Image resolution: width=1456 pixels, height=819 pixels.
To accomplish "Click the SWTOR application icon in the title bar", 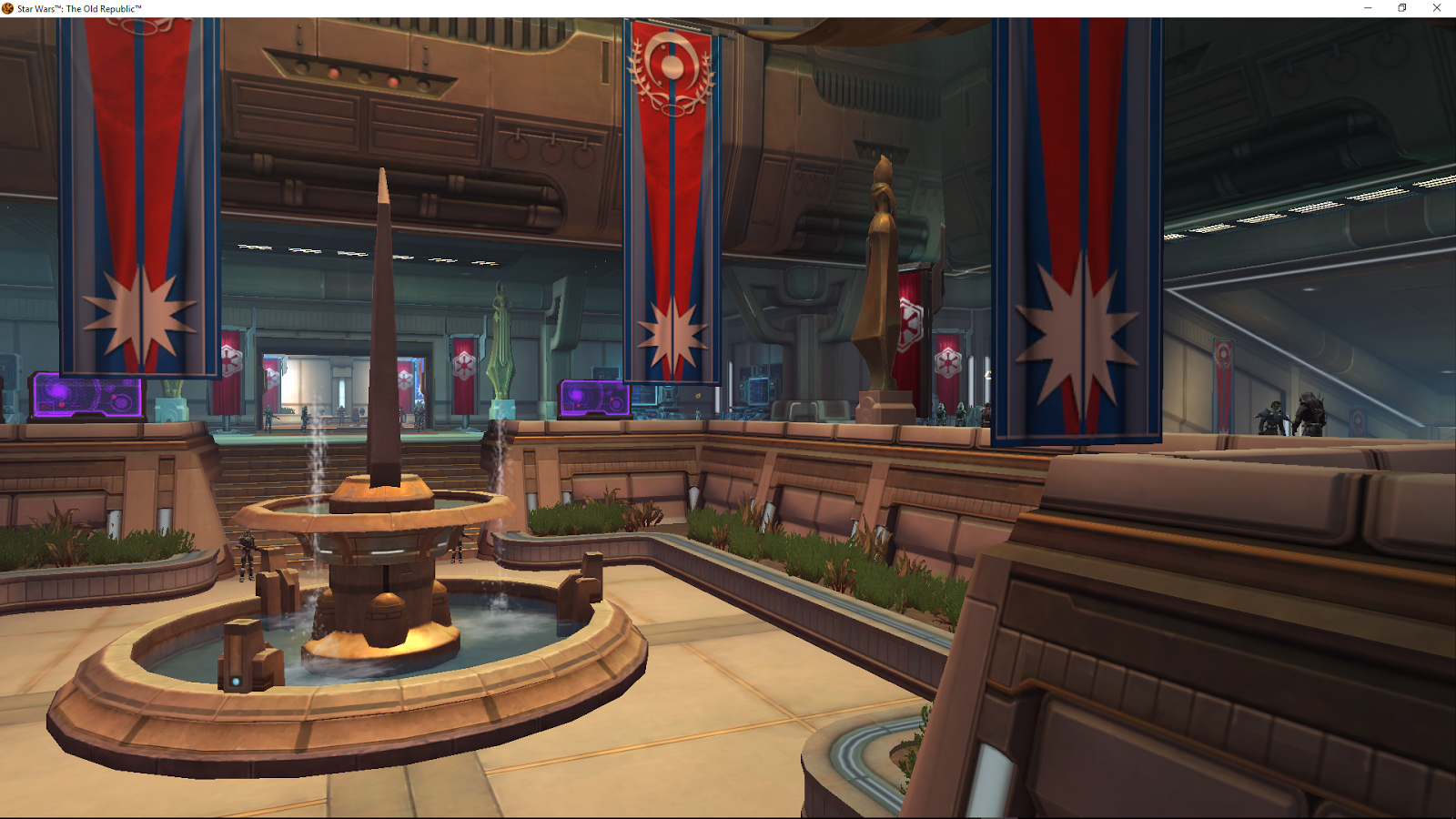I will [8, 7].
